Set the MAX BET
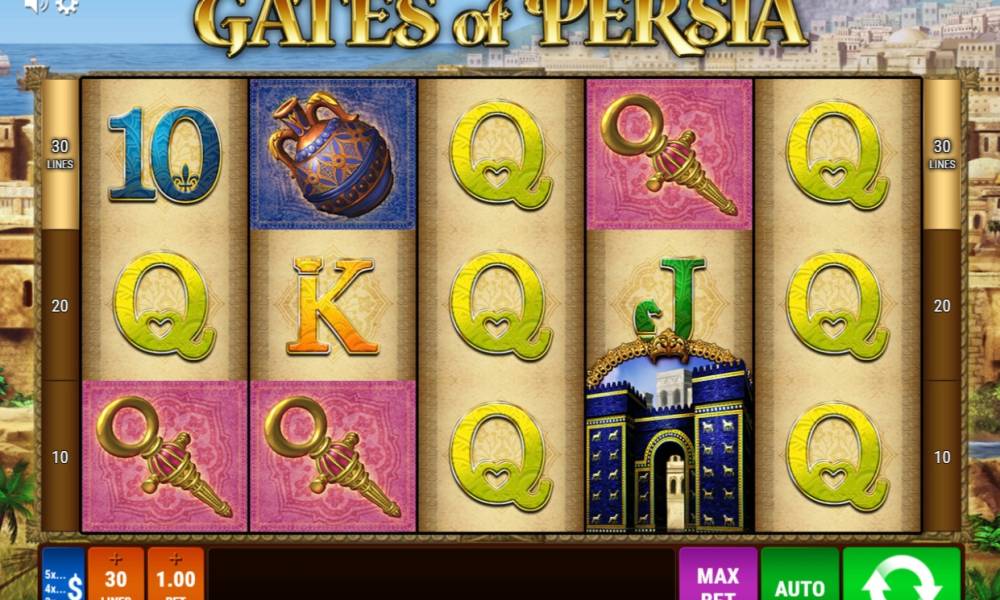 pyautogui.click(x=717, y=577)
